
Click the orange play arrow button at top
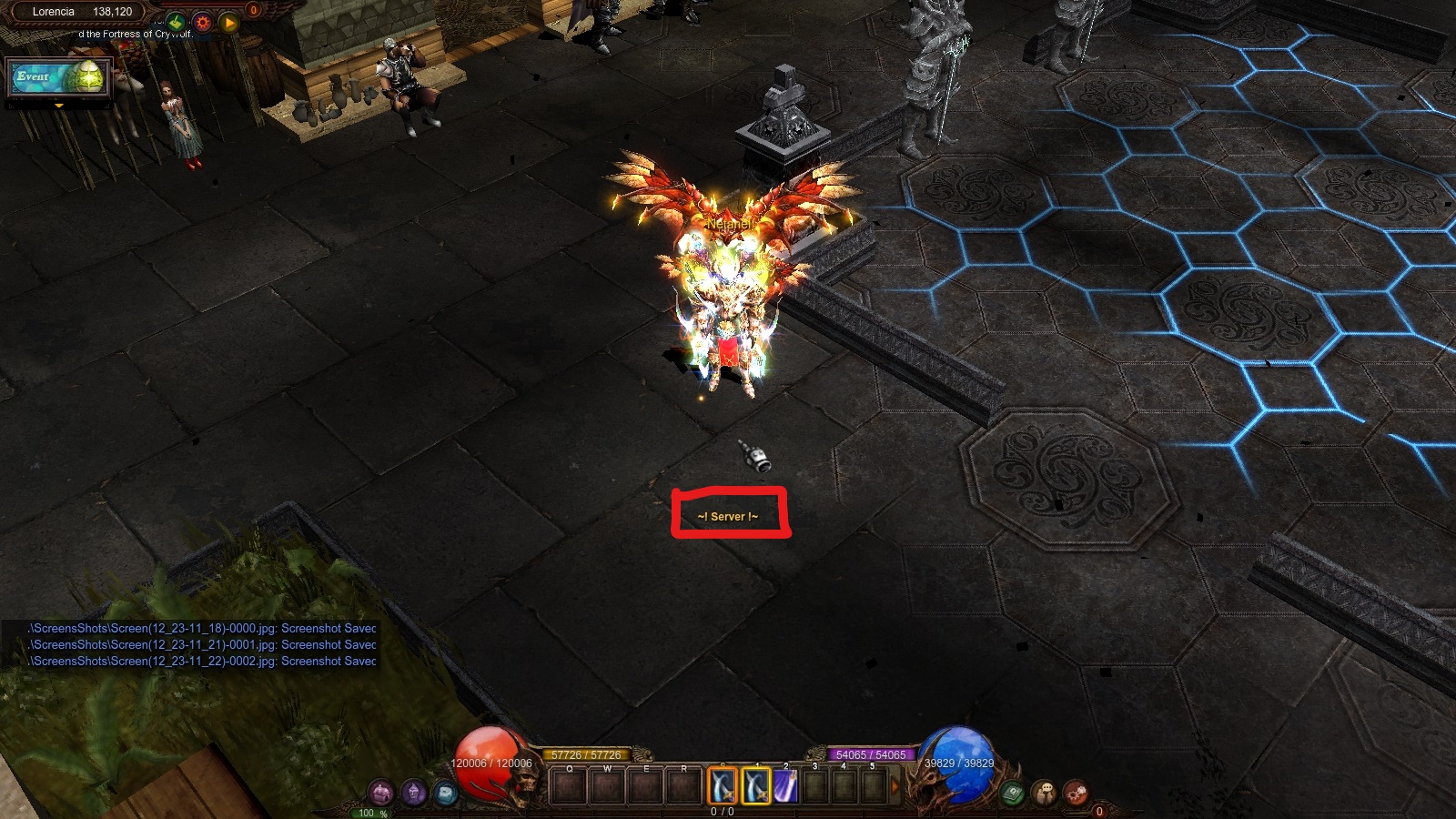coord(229,22)
